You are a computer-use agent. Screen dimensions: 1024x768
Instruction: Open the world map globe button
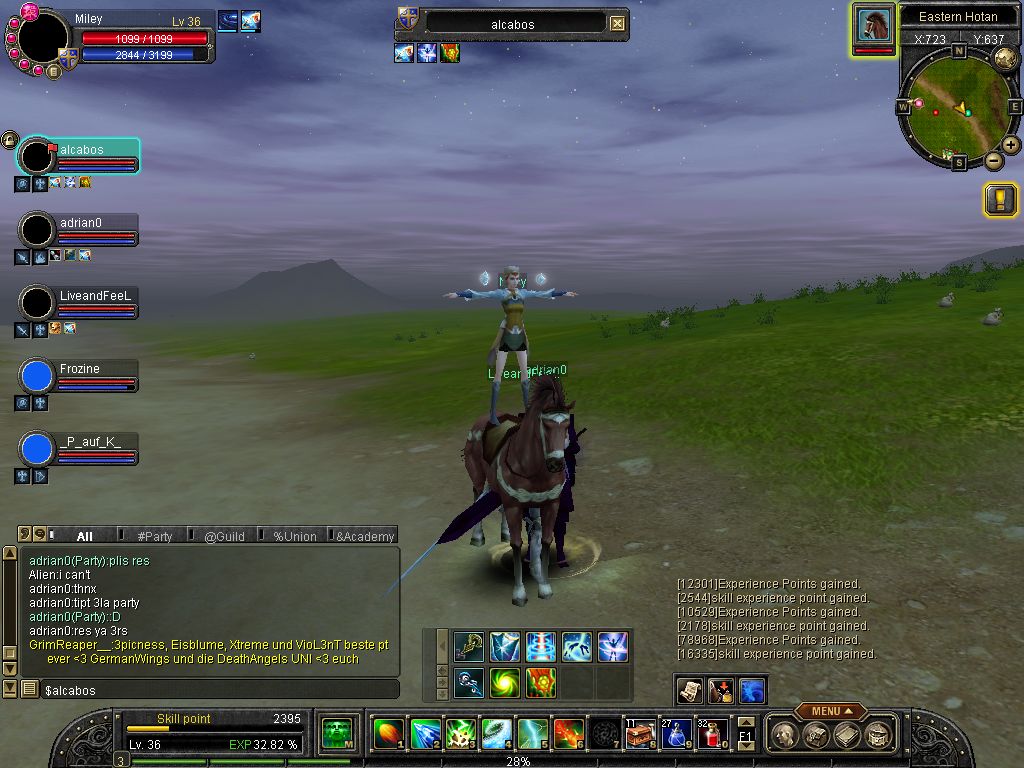pos(1005,58)
